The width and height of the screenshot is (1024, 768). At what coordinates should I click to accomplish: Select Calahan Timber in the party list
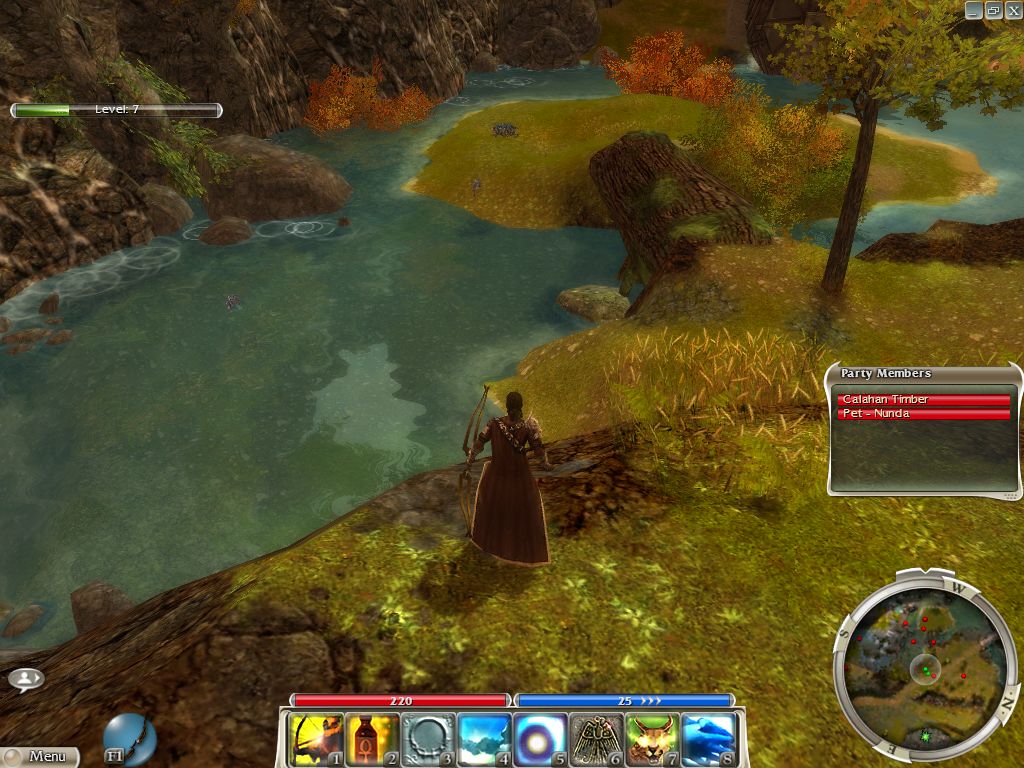pyautogui.click(x=923, y=400)
